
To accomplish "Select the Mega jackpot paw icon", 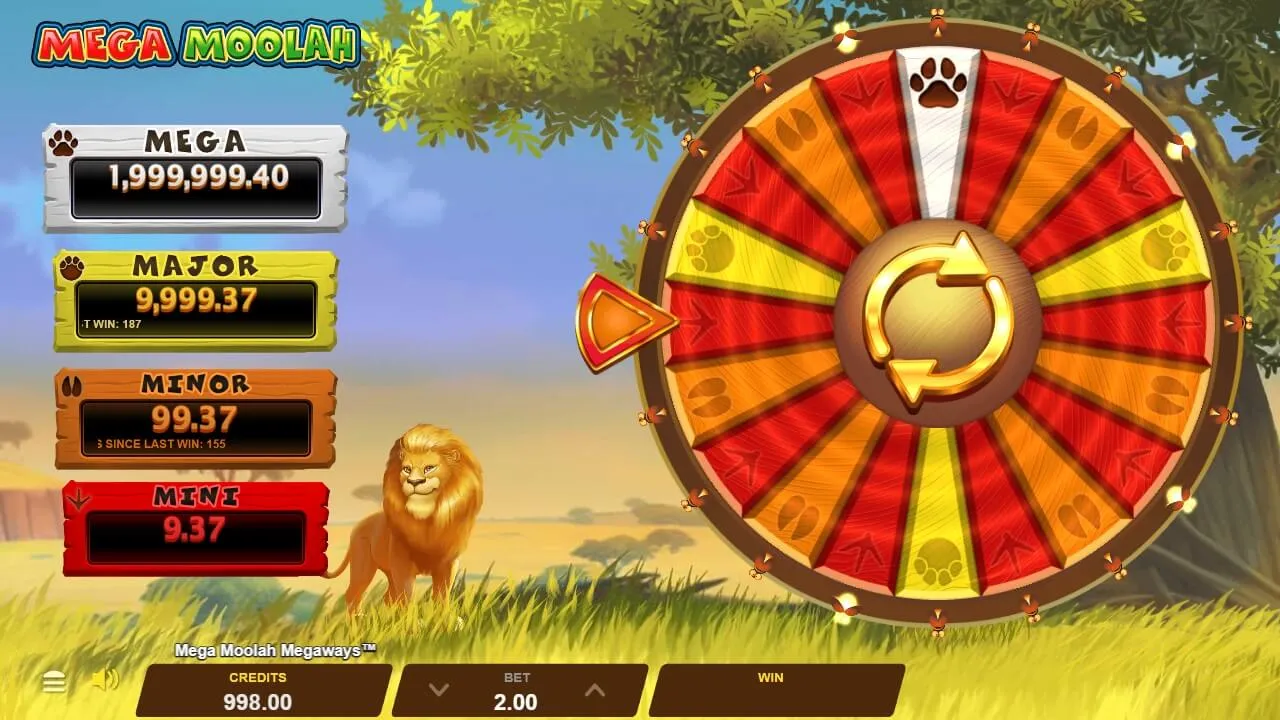I will pos(64,143).
